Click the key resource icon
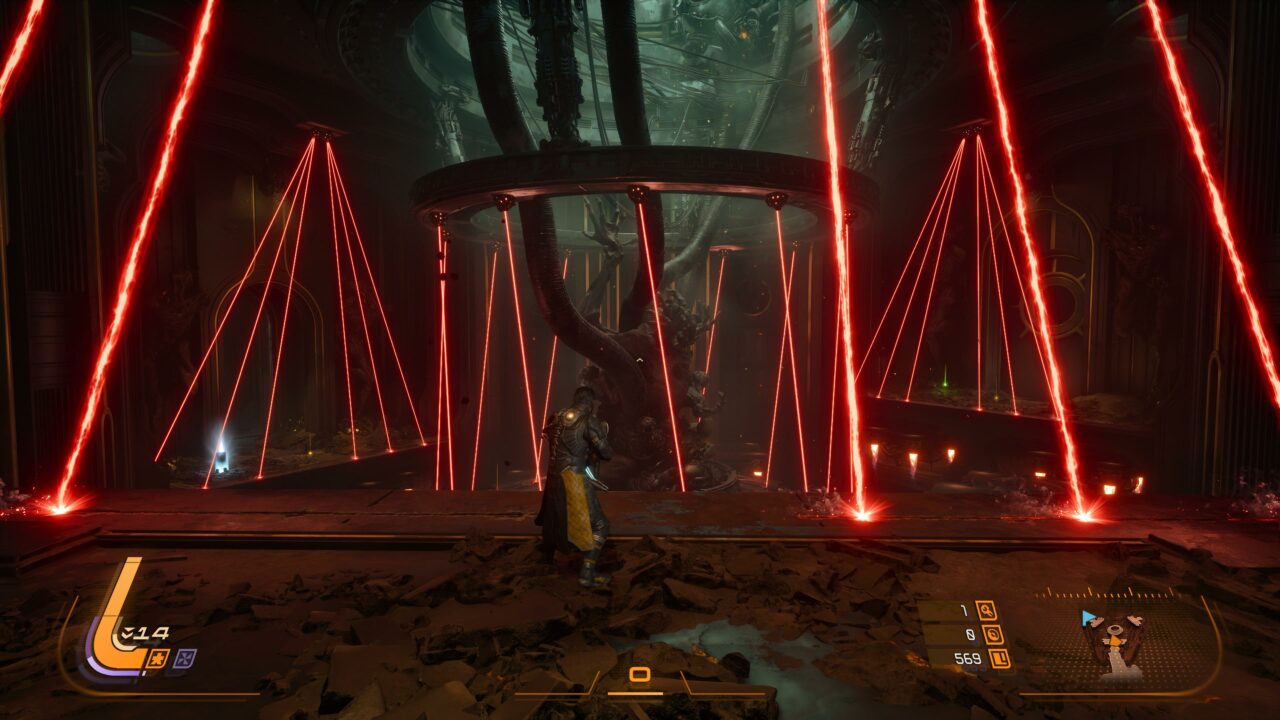The image size is (1280, 720). pyautogui.click(x=986, y=611)
